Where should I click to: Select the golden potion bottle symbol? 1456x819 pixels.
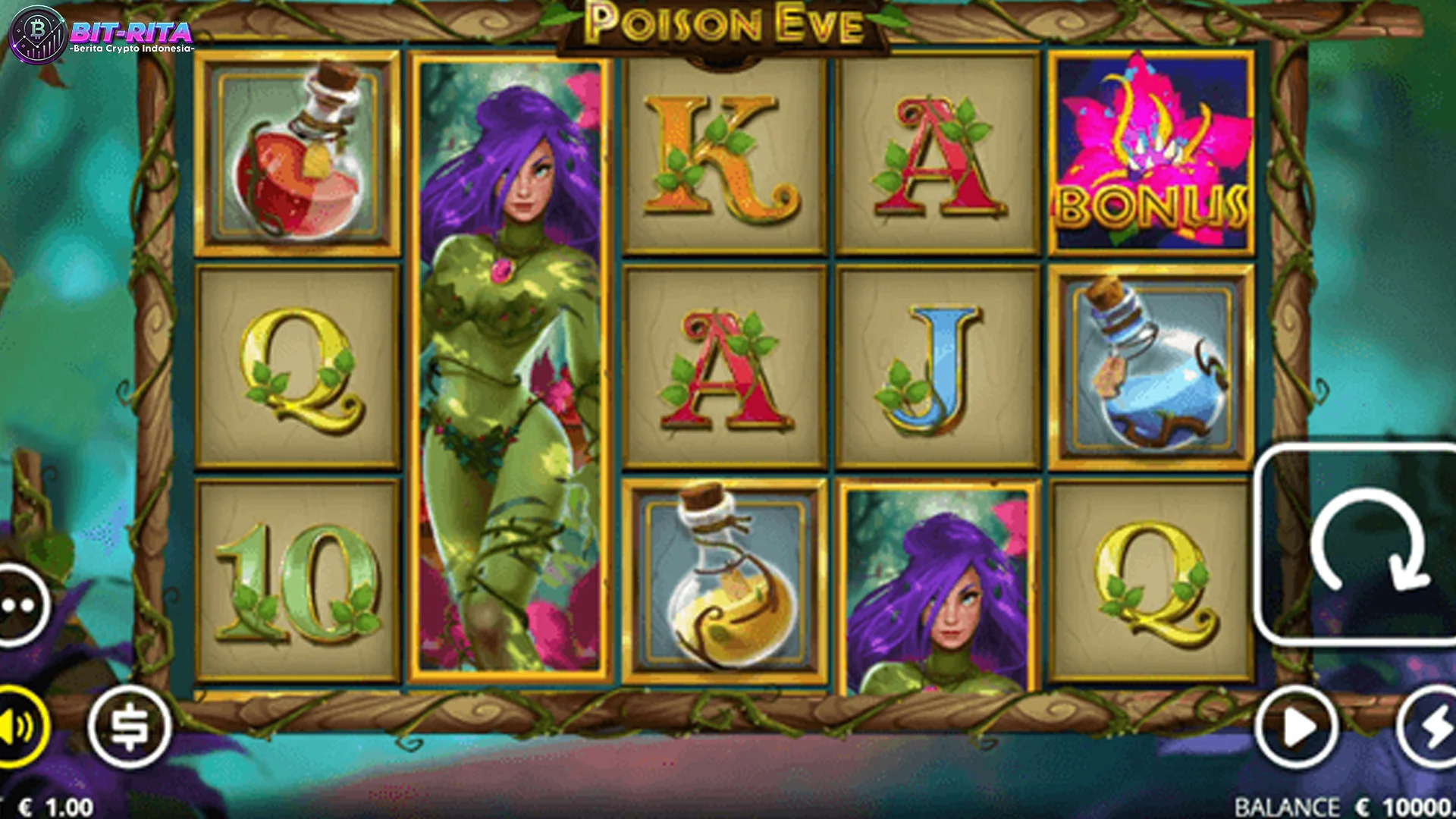click(724, 576)
